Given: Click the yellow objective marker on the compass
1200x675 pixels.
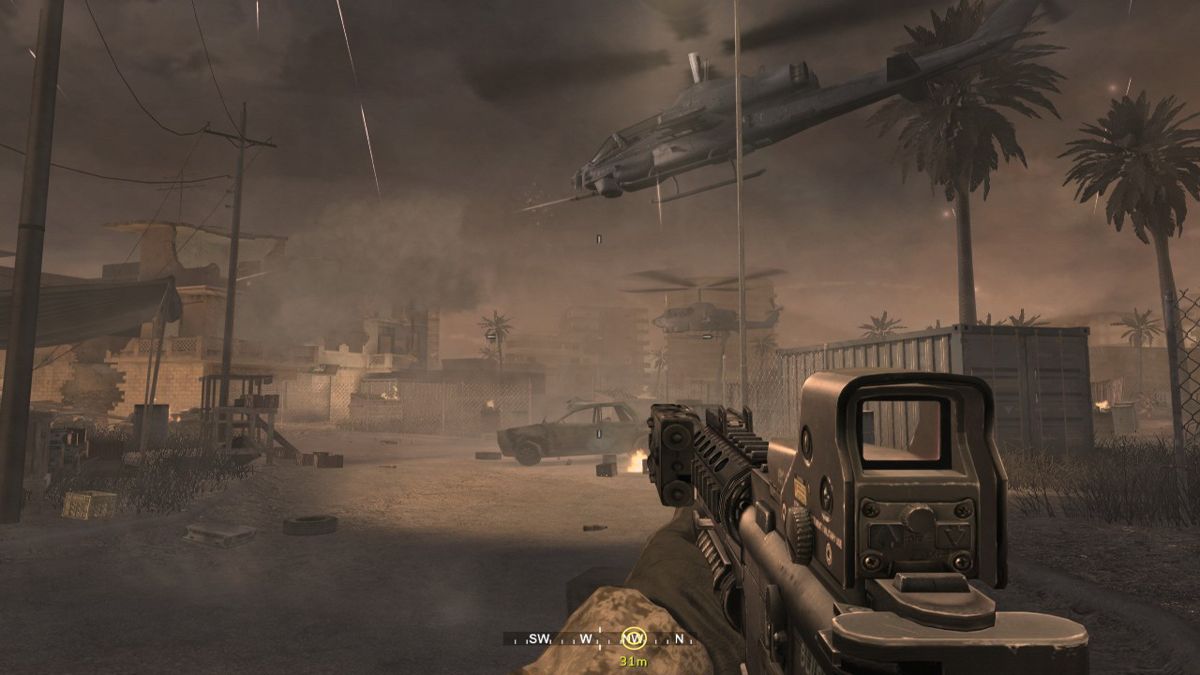Looking at the screenshot, I should coord(633,638).
